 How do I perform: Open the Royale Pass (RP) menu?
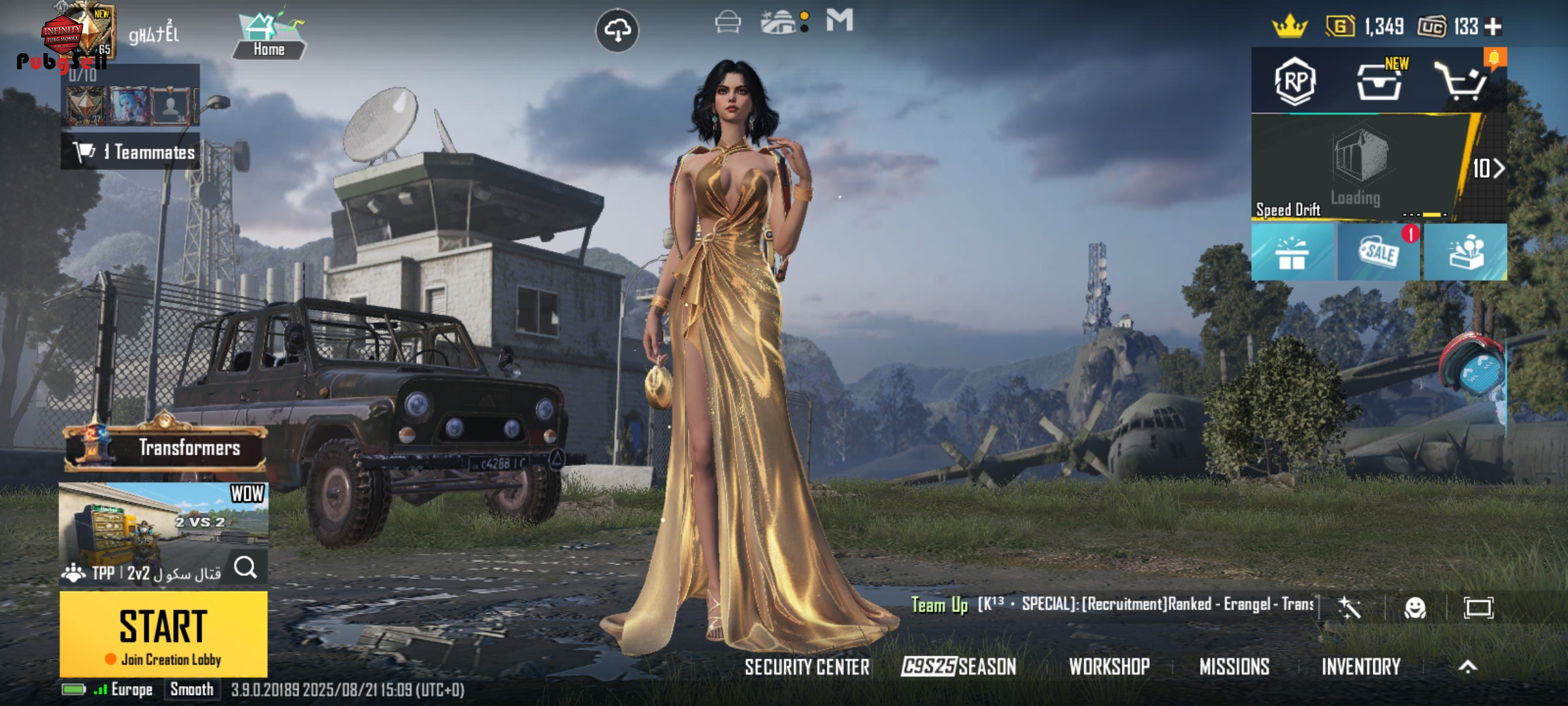1295,82
